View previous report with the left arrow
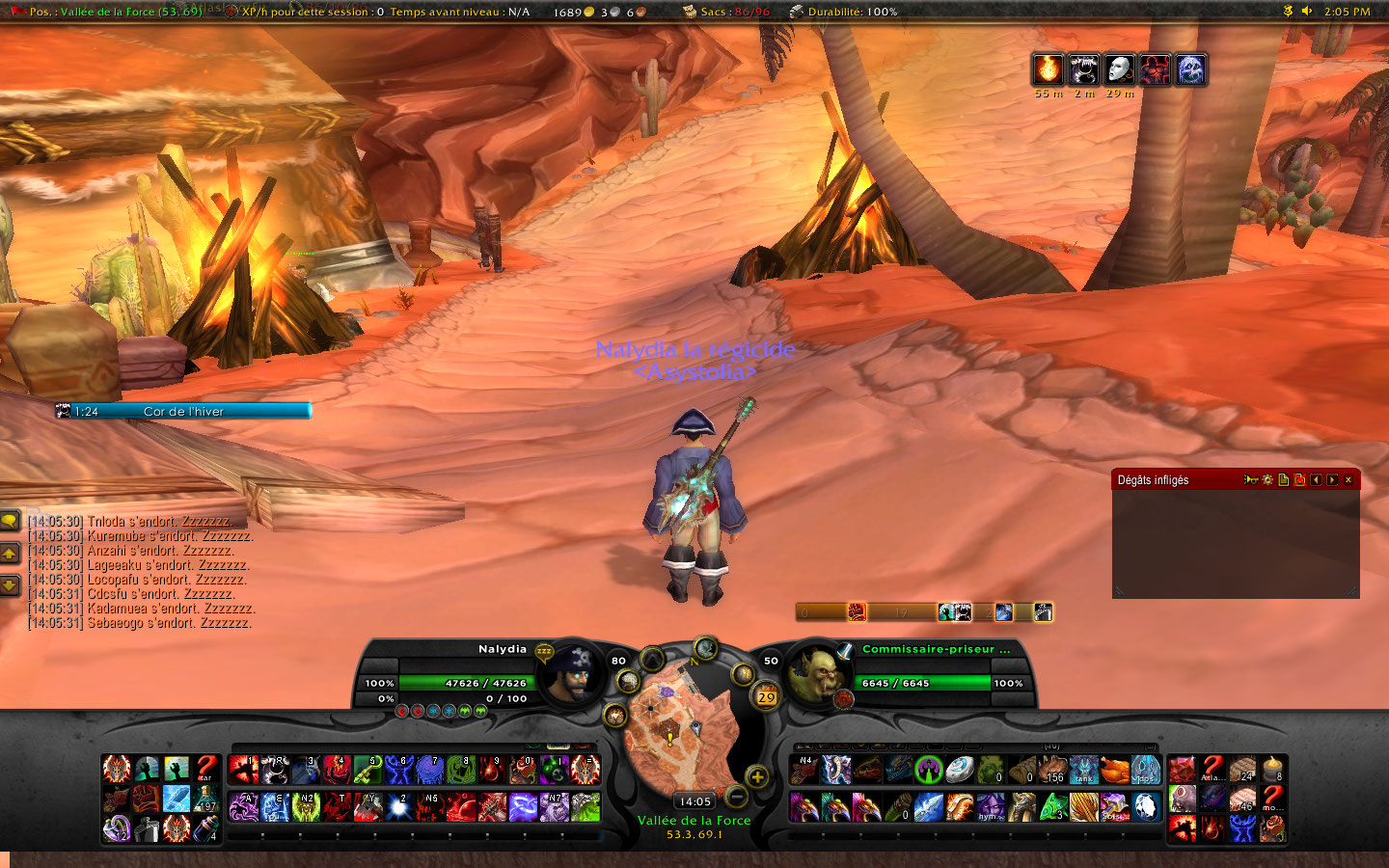Screen dimensions: 1389x868 pos(1318,479)
